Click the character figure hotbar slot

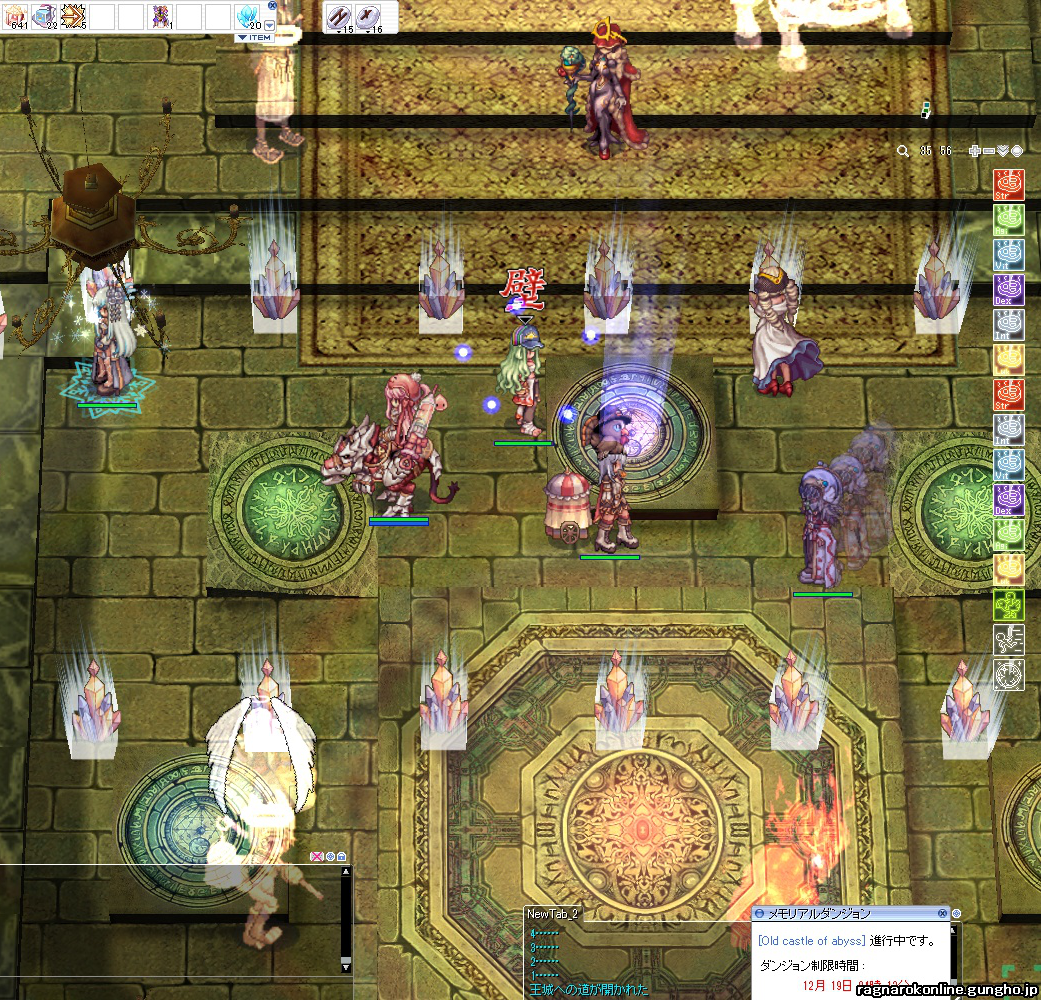[160, 16]
